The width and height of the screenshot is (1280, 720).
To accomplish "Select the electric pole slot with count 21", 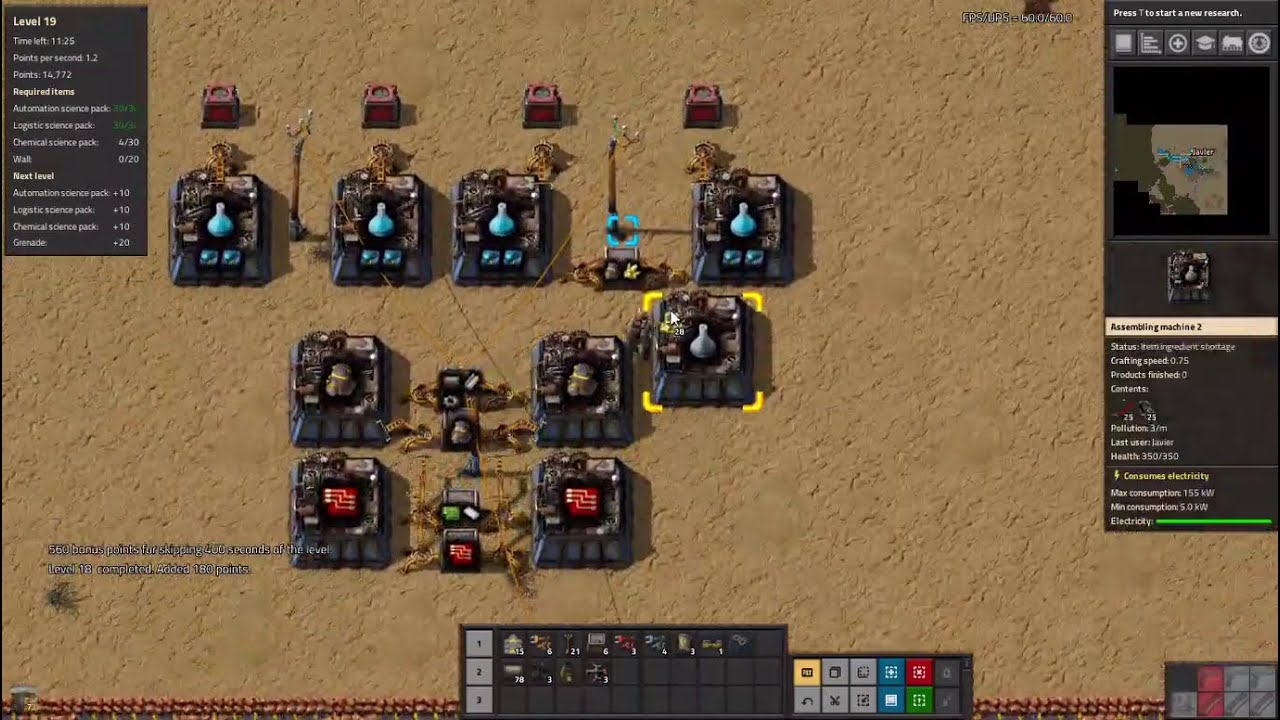I will (569, 644).
